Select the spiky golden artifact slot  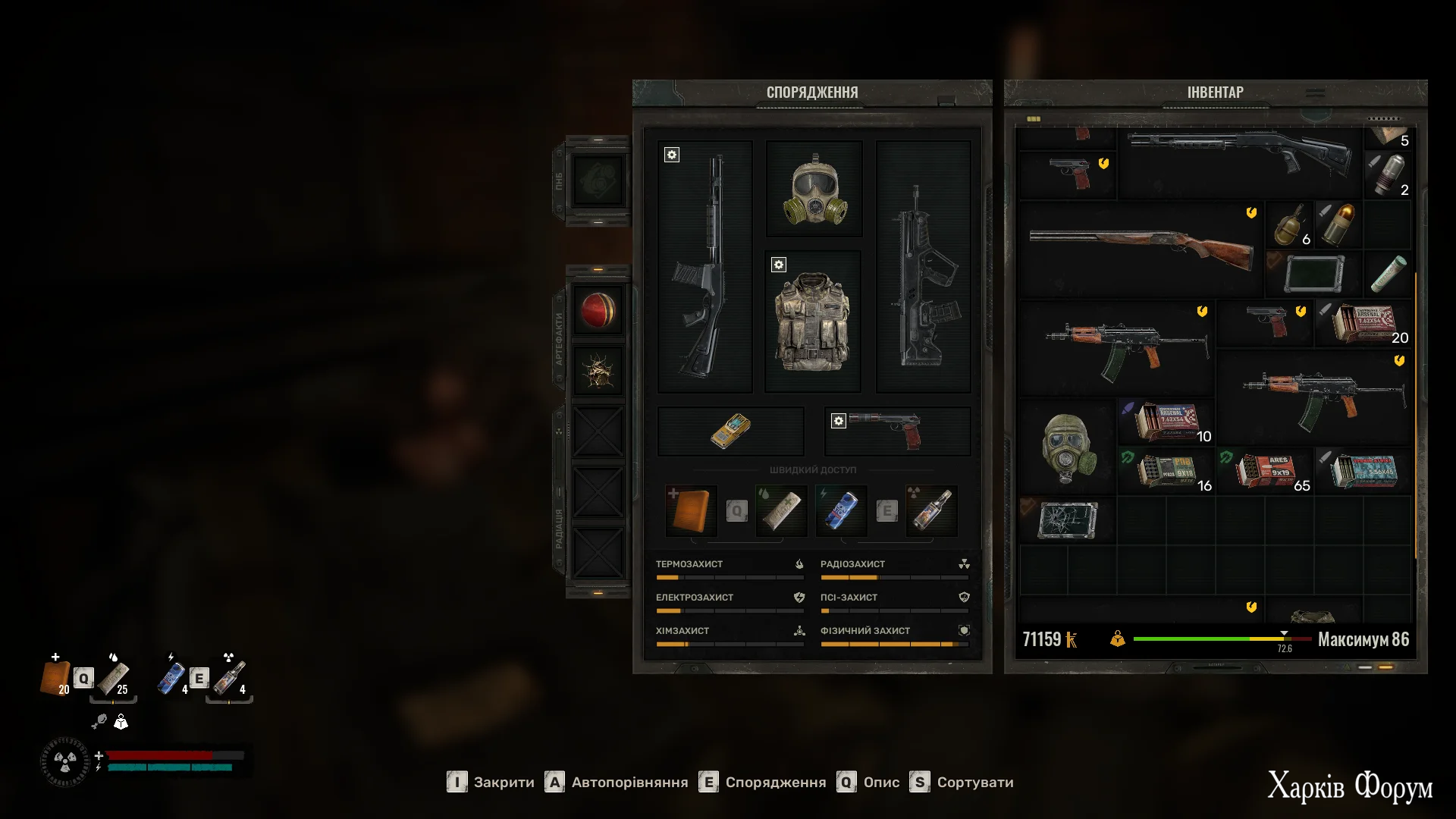[x=598, y=372]
